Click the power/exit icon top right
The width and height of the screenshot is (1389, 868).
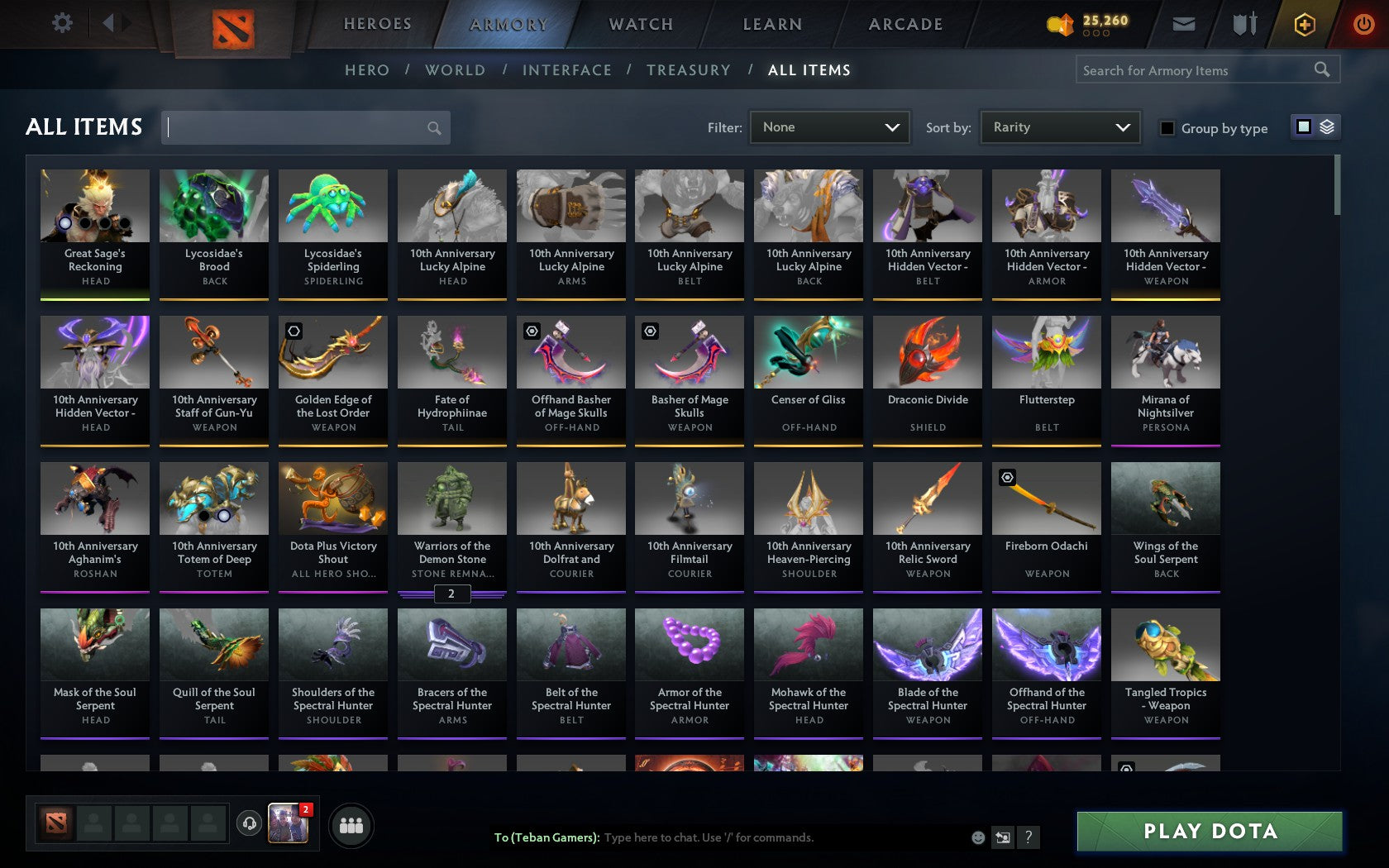coord(1363,23)
